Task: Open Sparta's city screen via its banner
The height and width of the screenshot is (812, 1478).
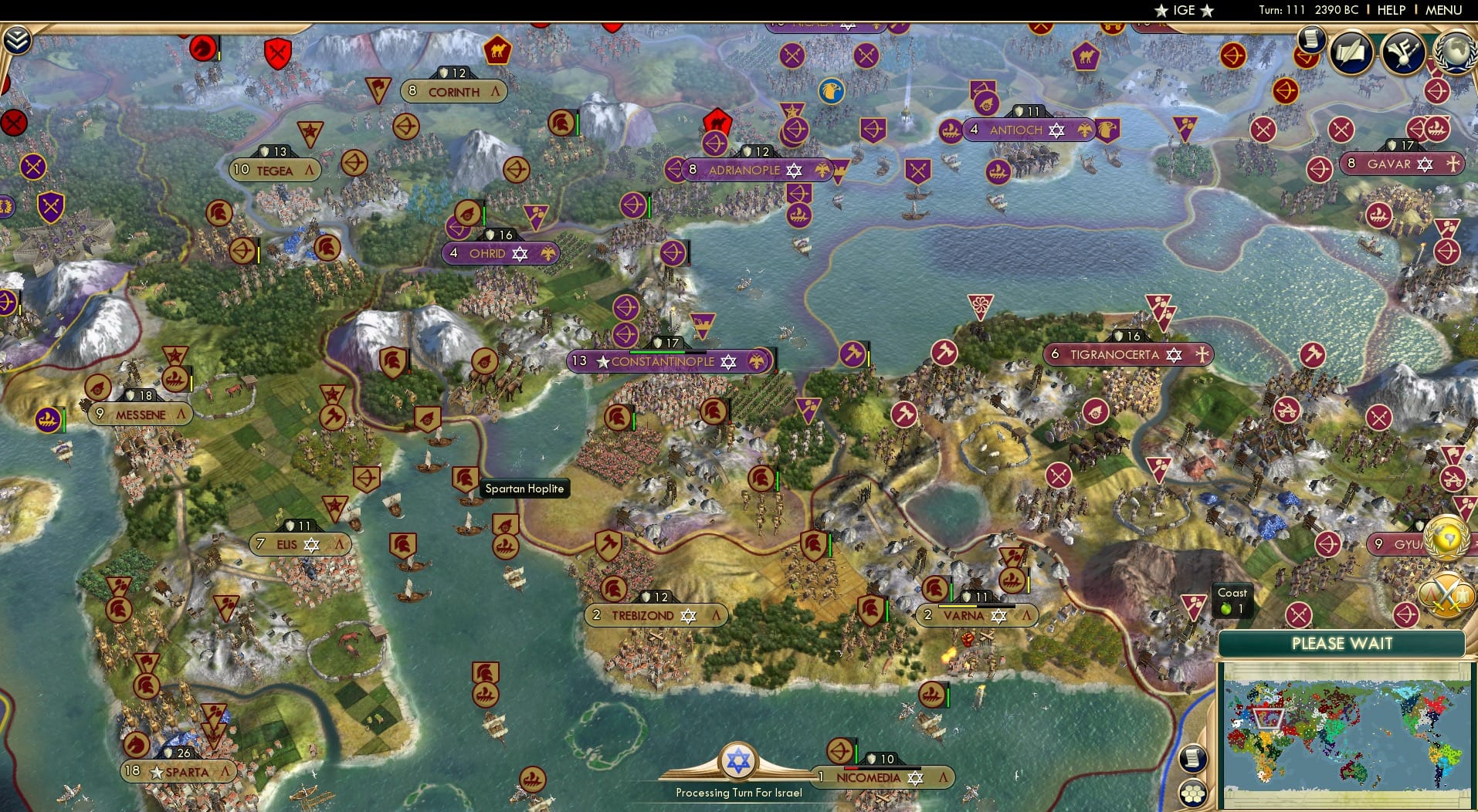Action: (176, 770)
